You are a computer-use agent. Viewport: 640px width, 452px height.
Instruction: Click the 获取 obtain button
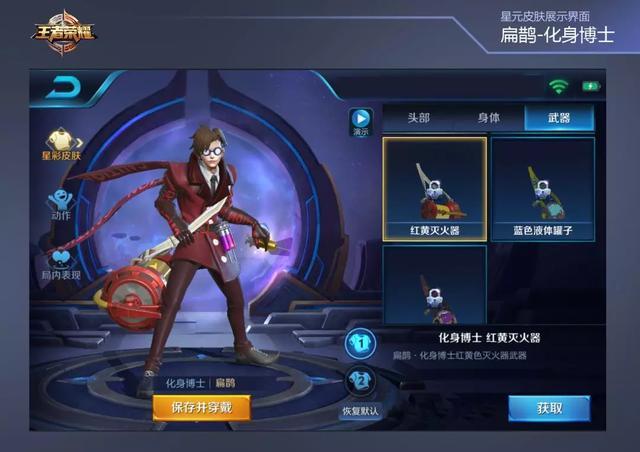[x=549, y=408]
